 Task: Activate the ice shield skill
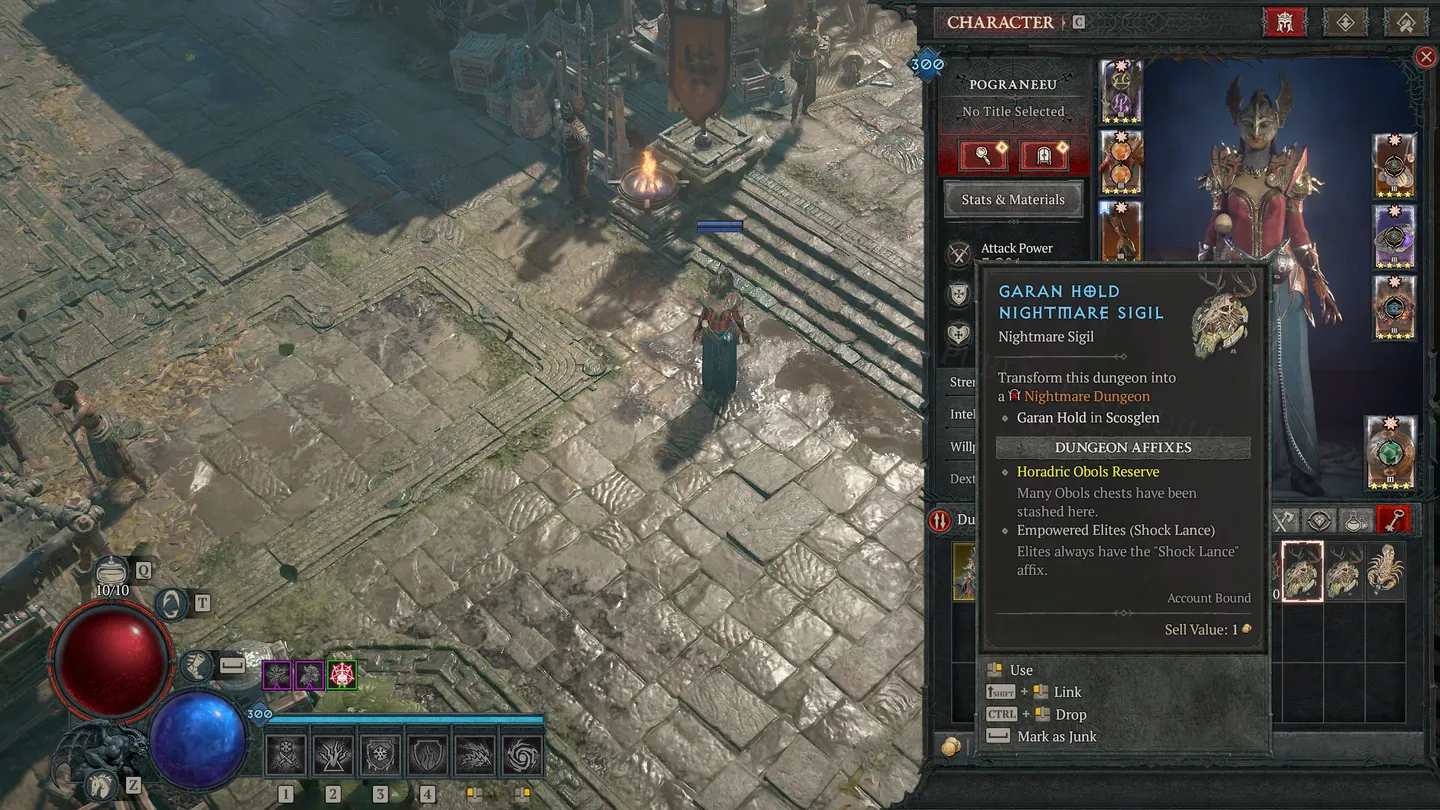[x=380, y=756]
